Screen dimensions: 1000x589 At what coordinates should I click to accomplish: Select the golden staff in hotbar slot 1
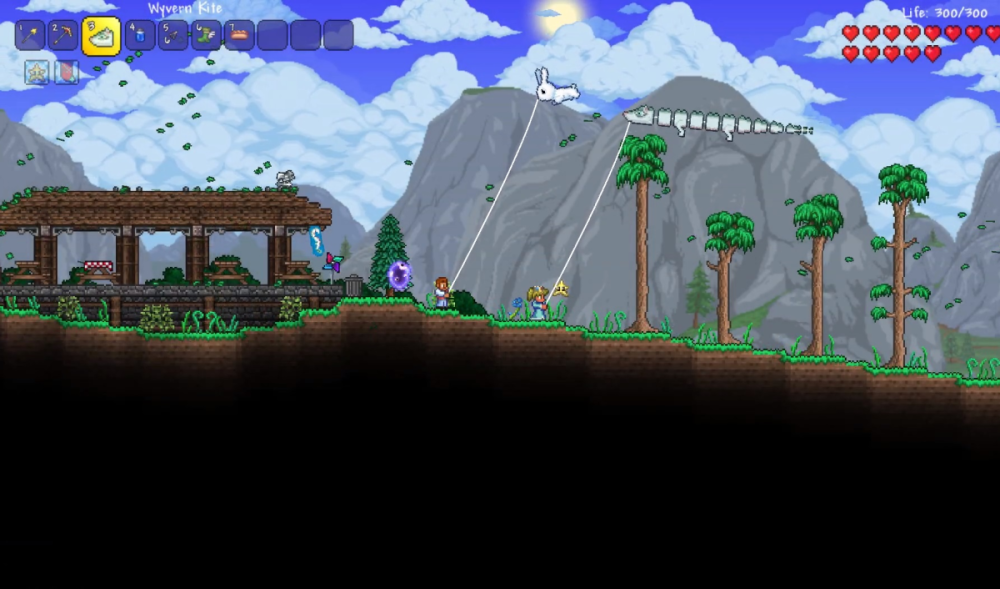tap(30, 36)
